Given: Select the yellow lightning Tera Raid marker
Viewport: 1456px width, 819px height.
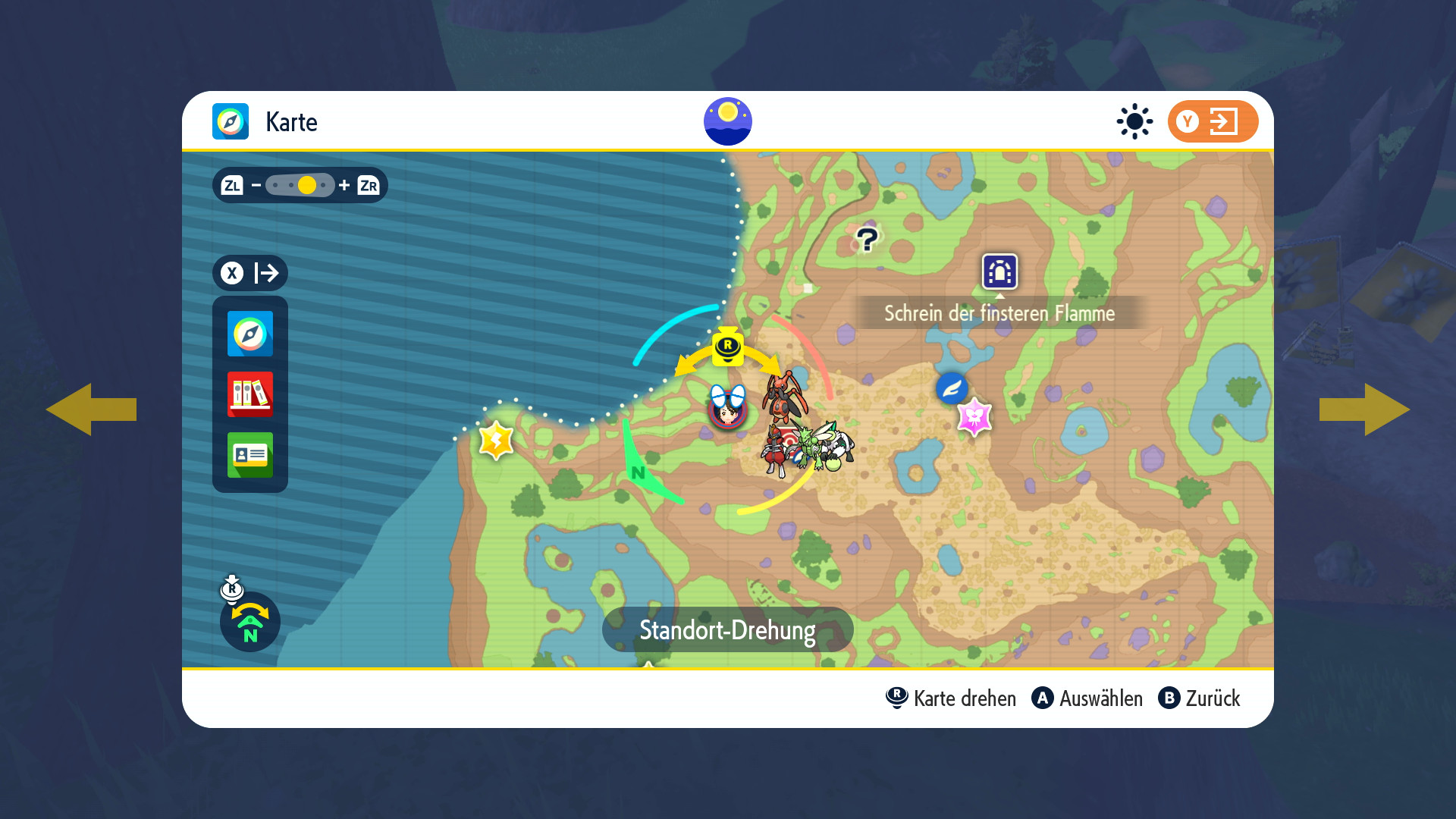Looking at the screenshot, I should click(496, 440).
